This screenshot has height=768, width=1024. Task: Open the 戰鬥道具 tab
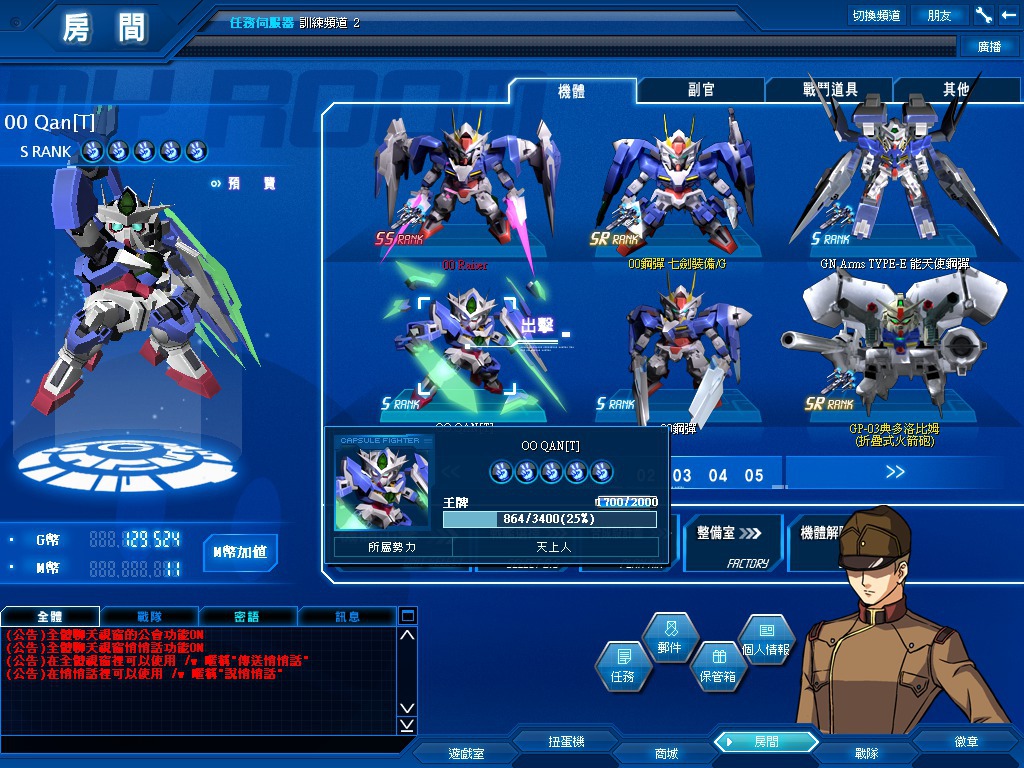coord(829,90)
